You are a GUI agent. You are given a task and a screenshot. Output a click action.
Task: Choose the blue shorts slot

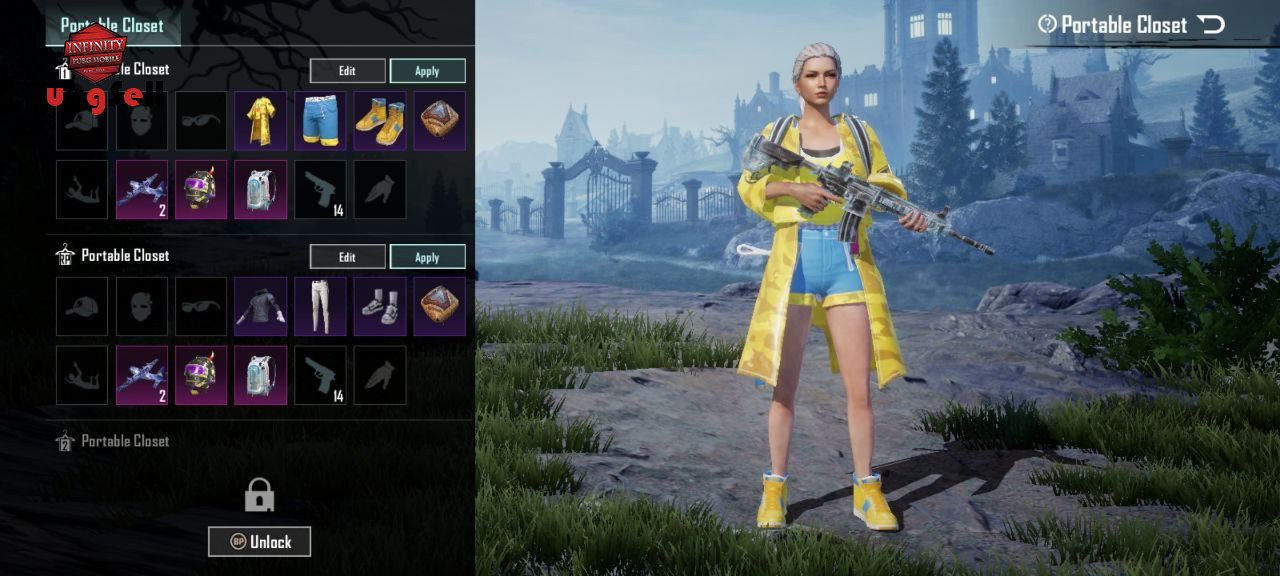[x=320, y=121]
